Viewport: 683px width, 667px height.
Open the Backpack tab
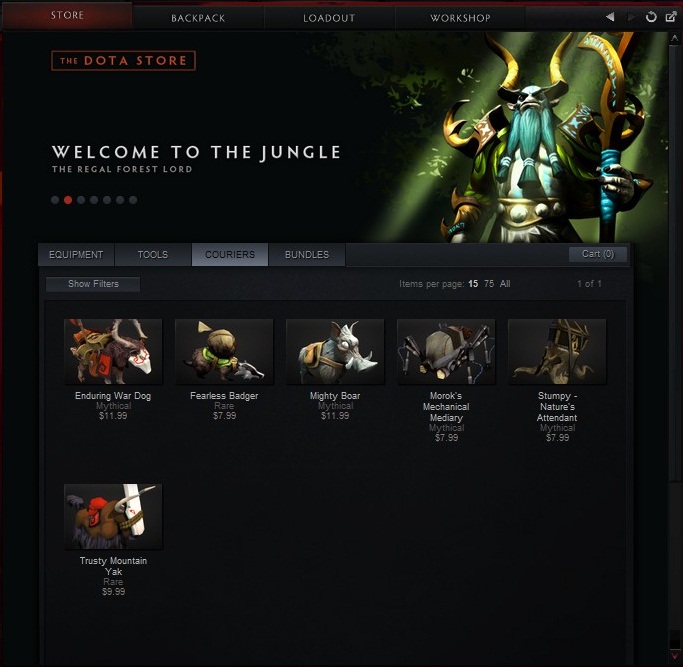pos(198,18)
